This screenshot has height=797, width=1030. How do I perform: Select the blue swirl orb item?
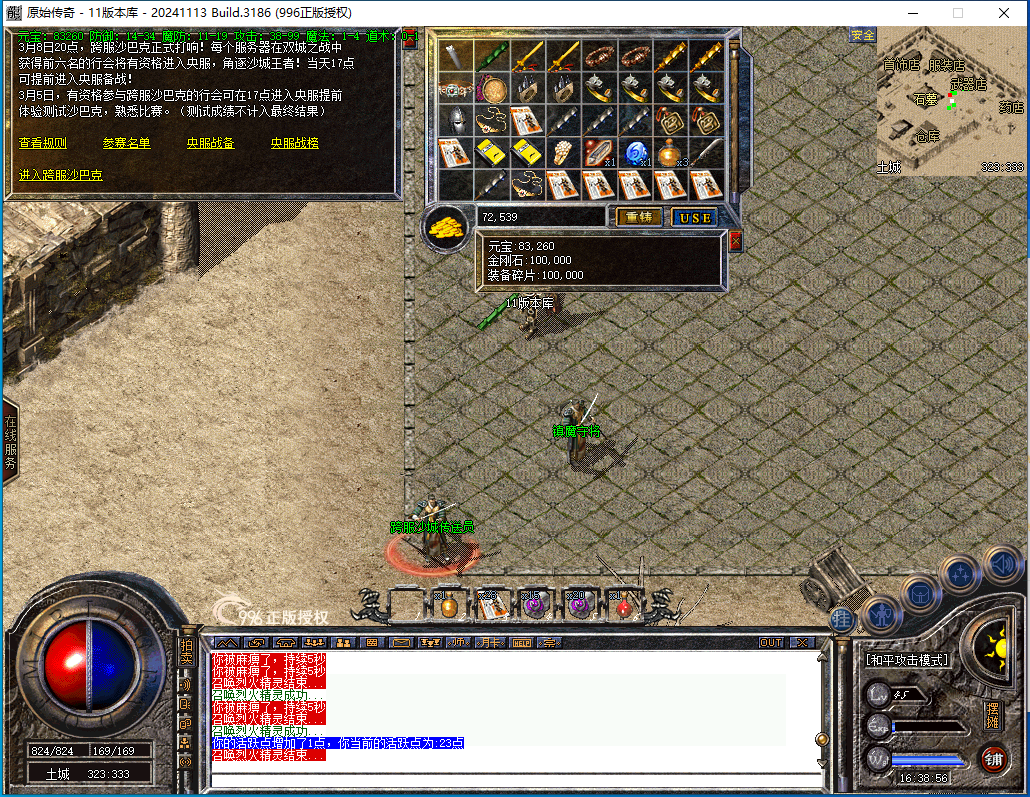coord(635,153)
